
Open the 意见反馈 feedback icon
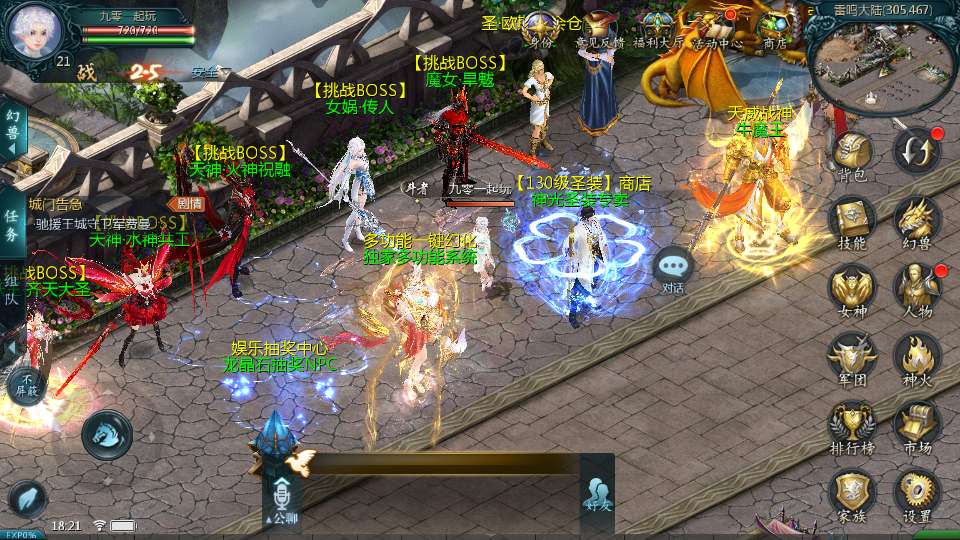(601, 28)
